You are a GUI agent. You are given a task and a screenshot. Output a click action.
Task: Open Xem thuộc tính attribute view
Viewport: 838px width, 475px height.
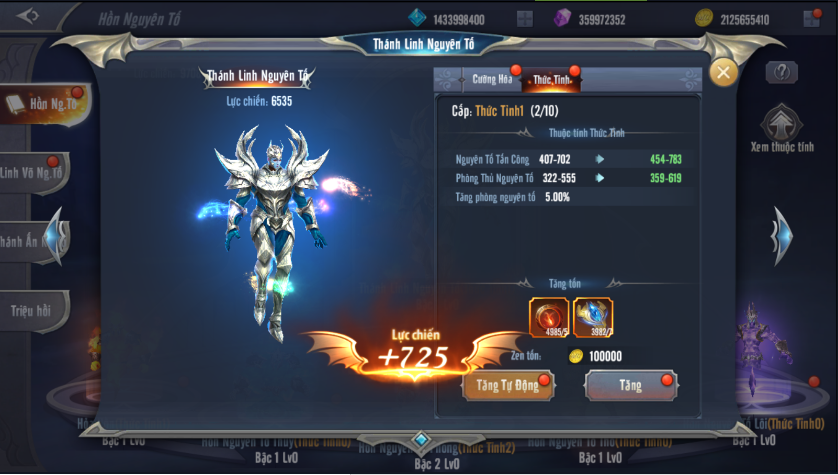(x=781, y=130)
